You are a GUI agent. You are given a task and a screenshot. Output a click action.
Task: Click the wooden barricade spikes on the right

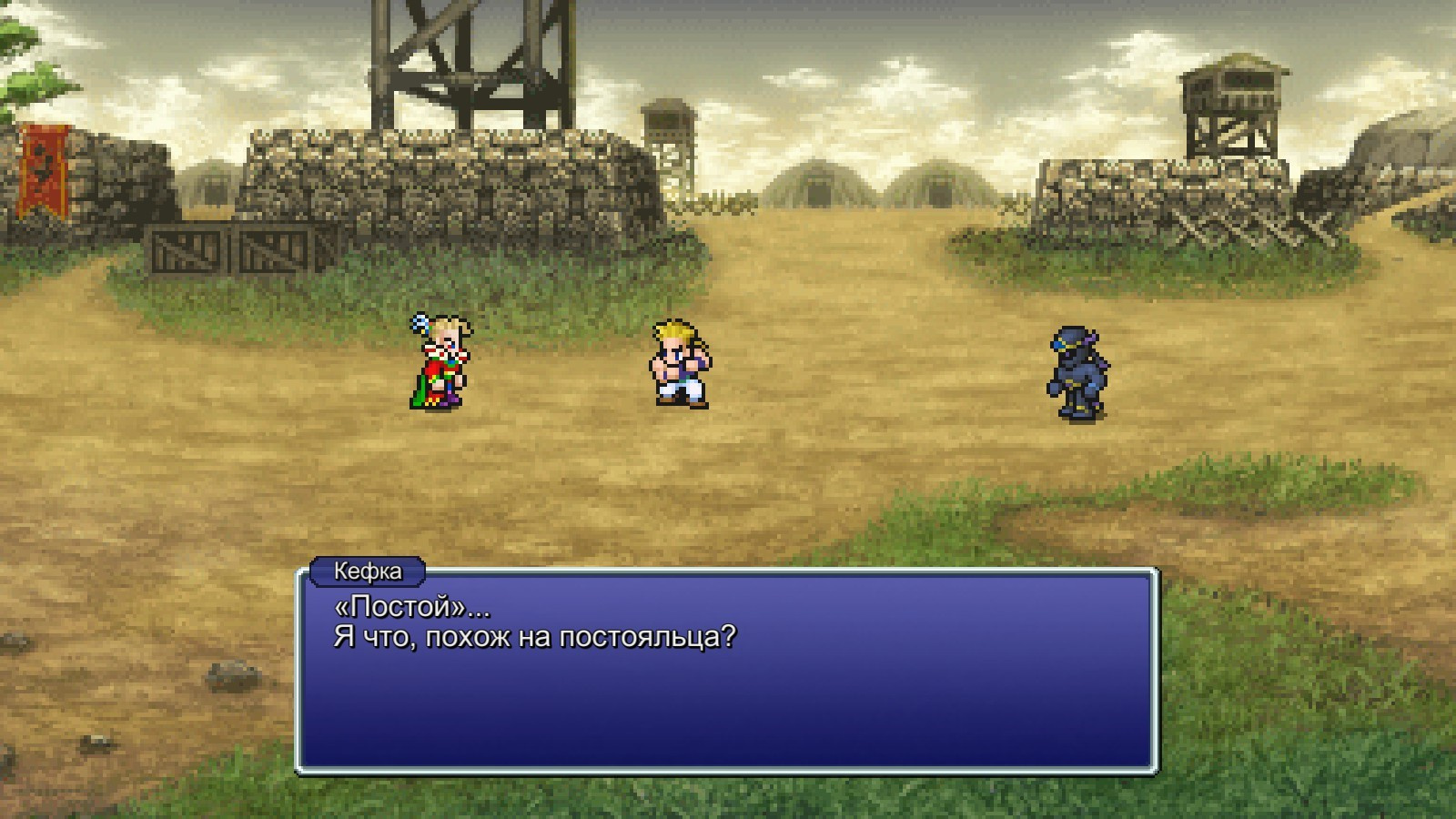(1238, 227)
